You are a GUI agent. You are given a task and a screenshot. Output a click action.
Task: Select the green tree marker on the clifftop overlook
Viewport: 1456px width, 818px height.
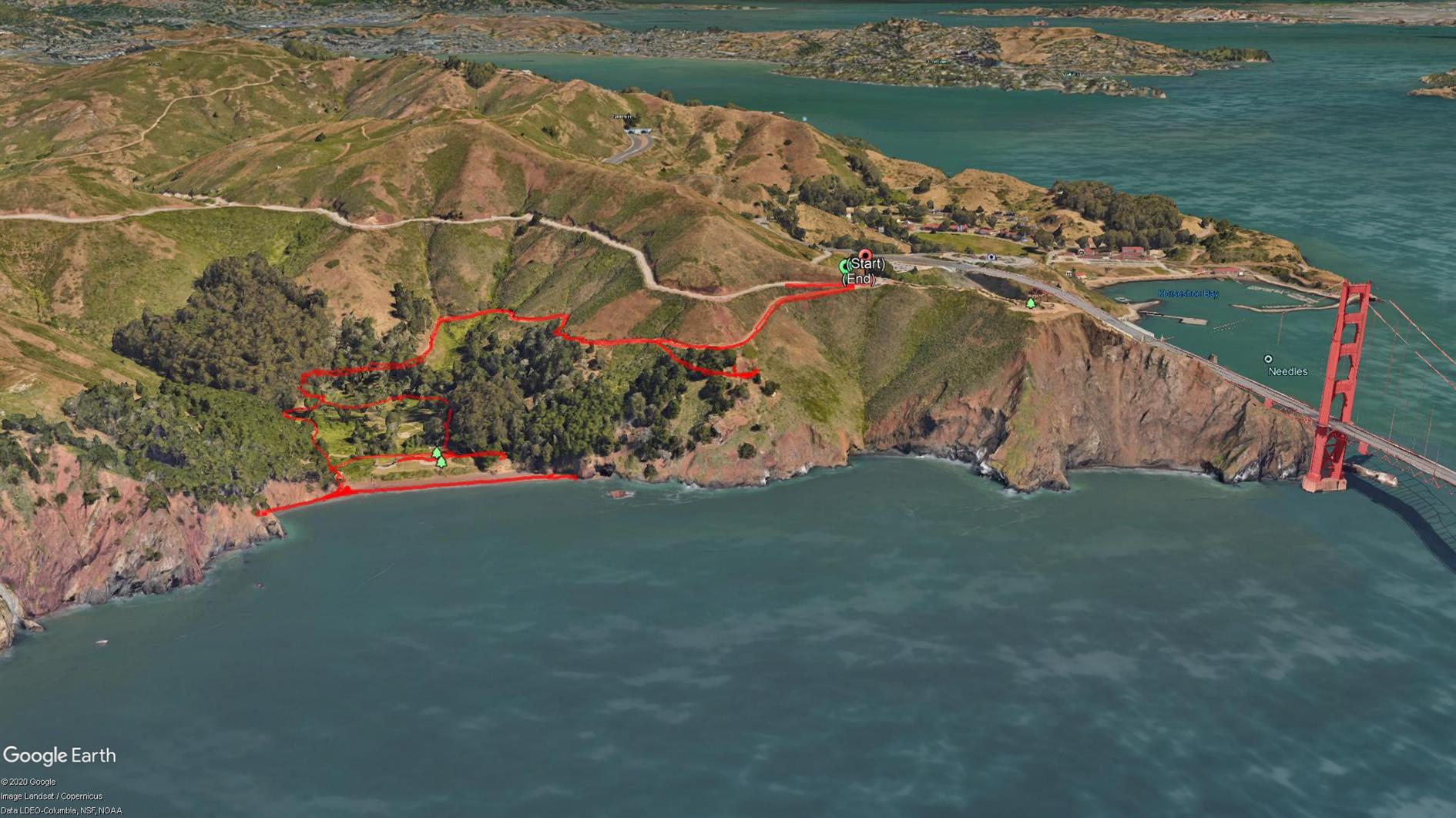[x=1031, y=303]
